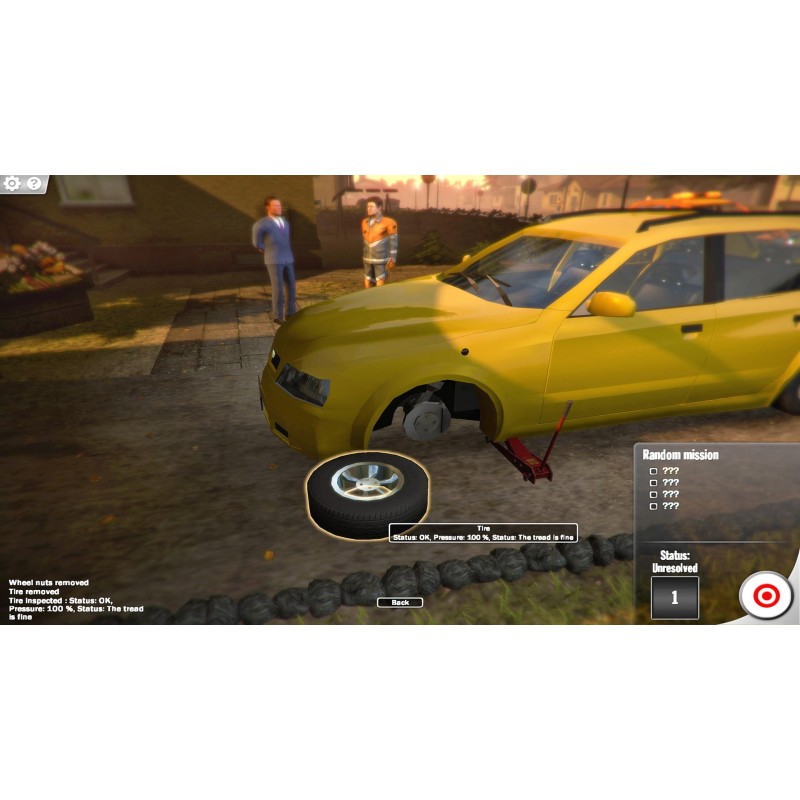Image resolution: width=800 pixels, height=800 pixels.
Task: Activate the red target round button
Action: 766,596
